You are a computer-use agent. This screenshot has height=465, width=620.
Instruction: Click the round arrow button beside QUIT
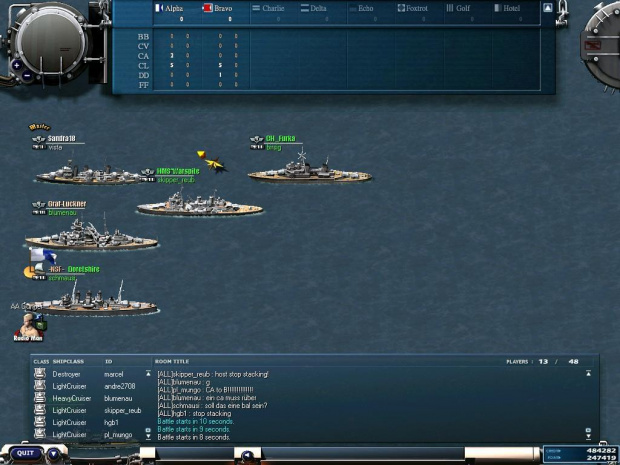coord(54,453)
